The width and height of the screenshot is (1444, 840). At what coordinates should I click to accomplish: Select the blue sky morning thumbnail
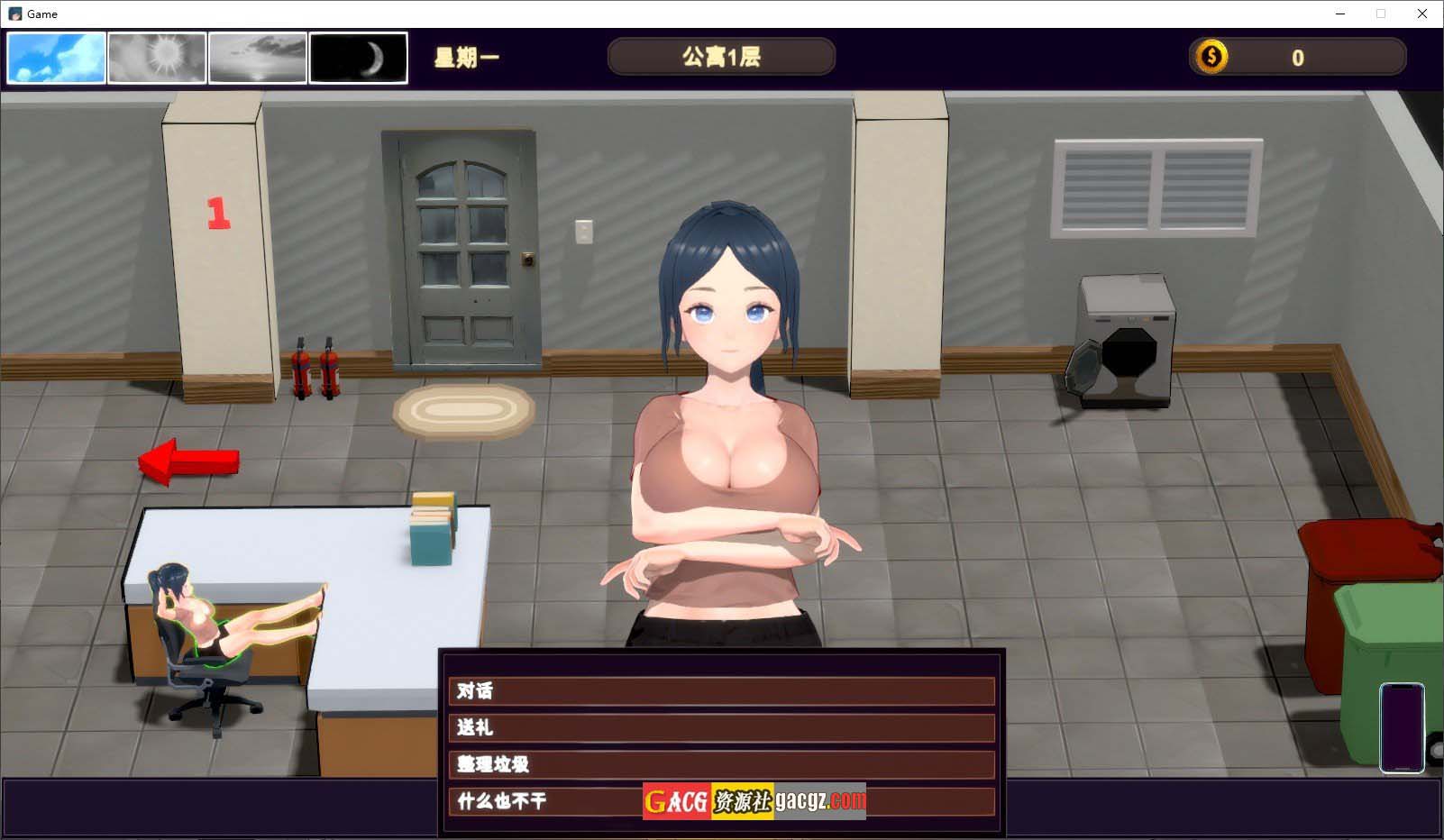(57, 59)
